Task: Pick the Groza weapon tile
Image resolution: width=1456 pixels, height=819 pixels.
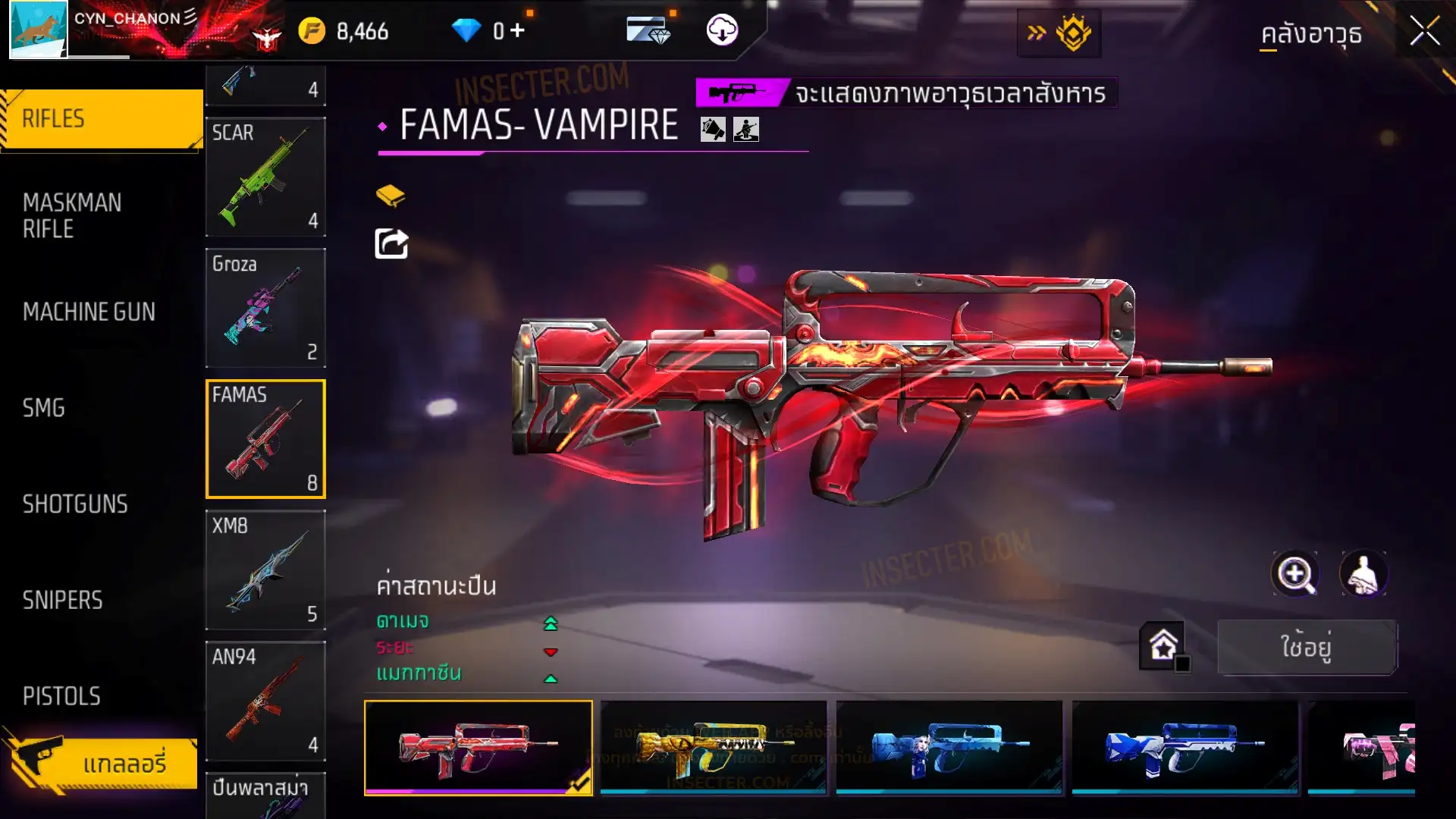Action: (265, 308)
